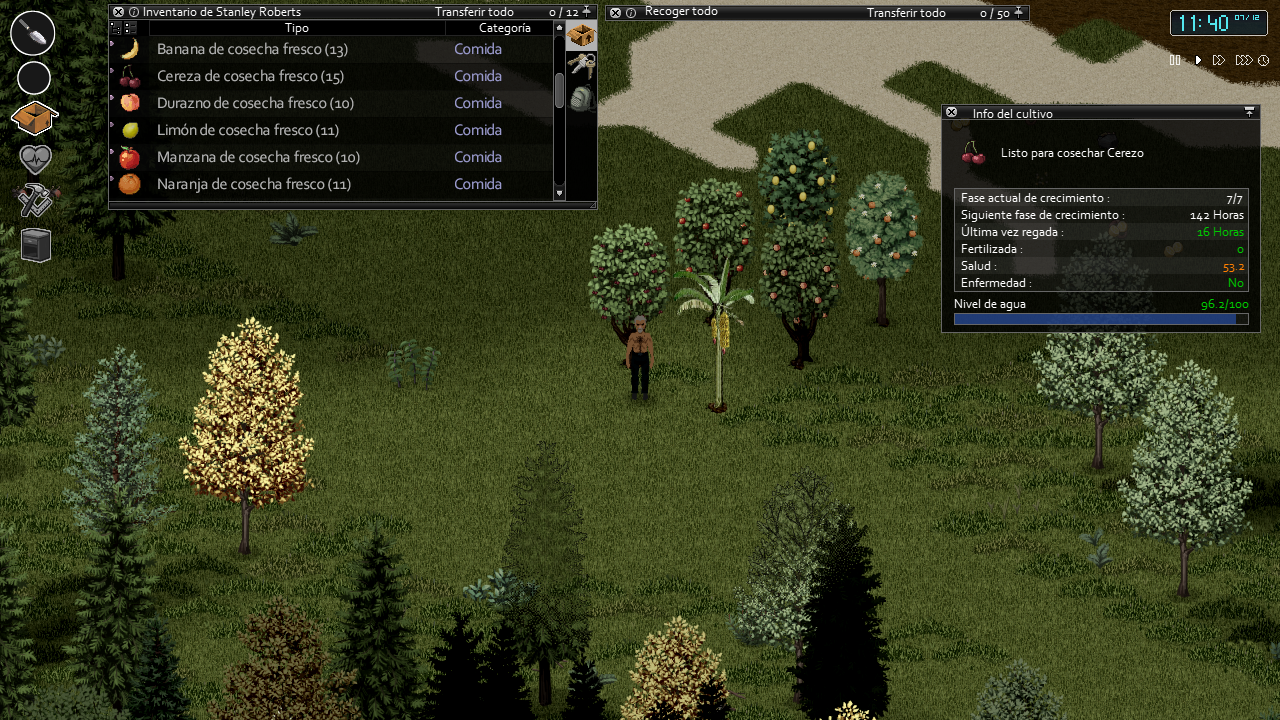Click the oven icon on the left sidebar
Image resolution: width=1280 pixels, height=720 pixels.
tap(33, 243)
